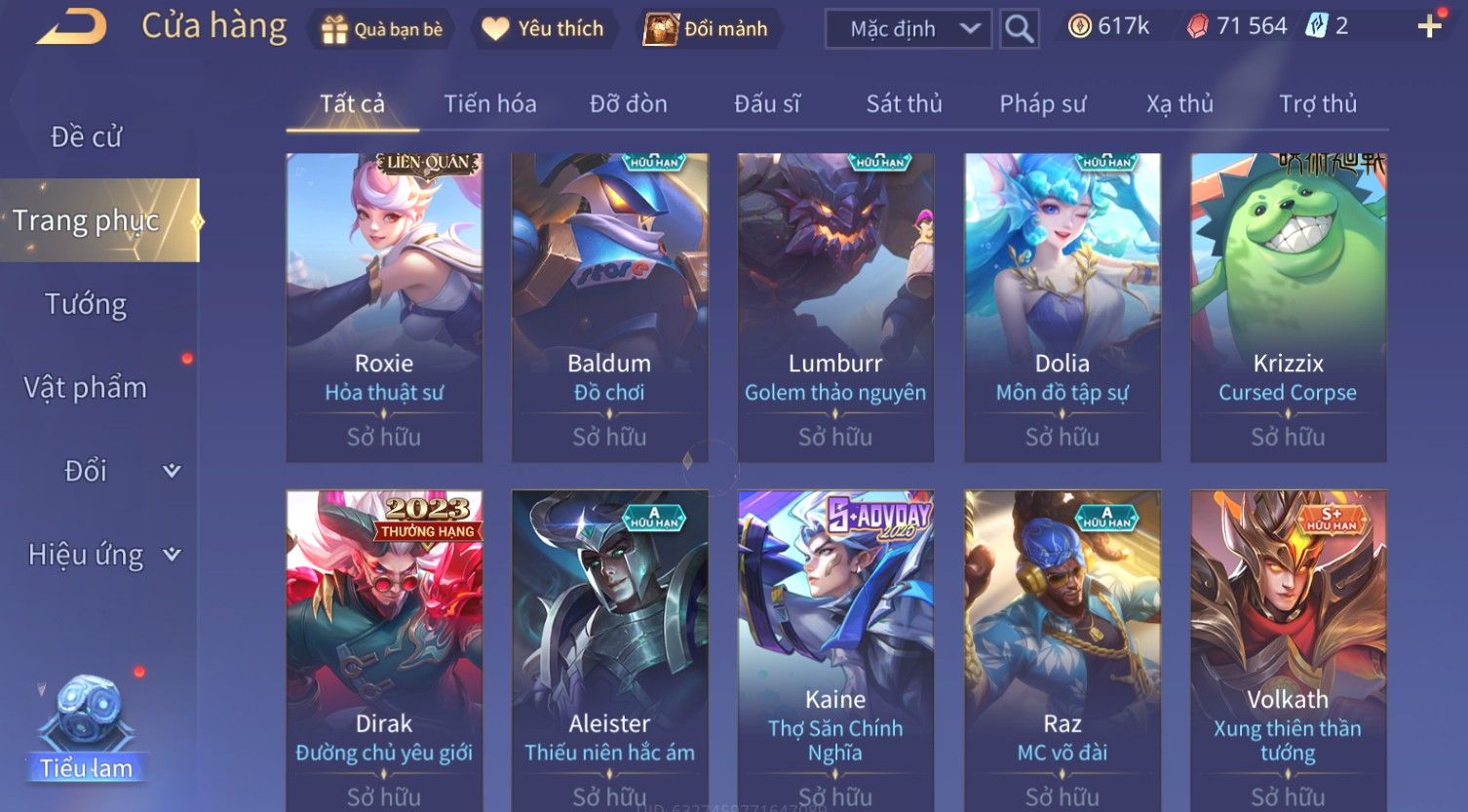Image resolution: width=1468 pixels, height=812 pixels.
Task: Go to the Tướng shop section
Action: point(86,304)
